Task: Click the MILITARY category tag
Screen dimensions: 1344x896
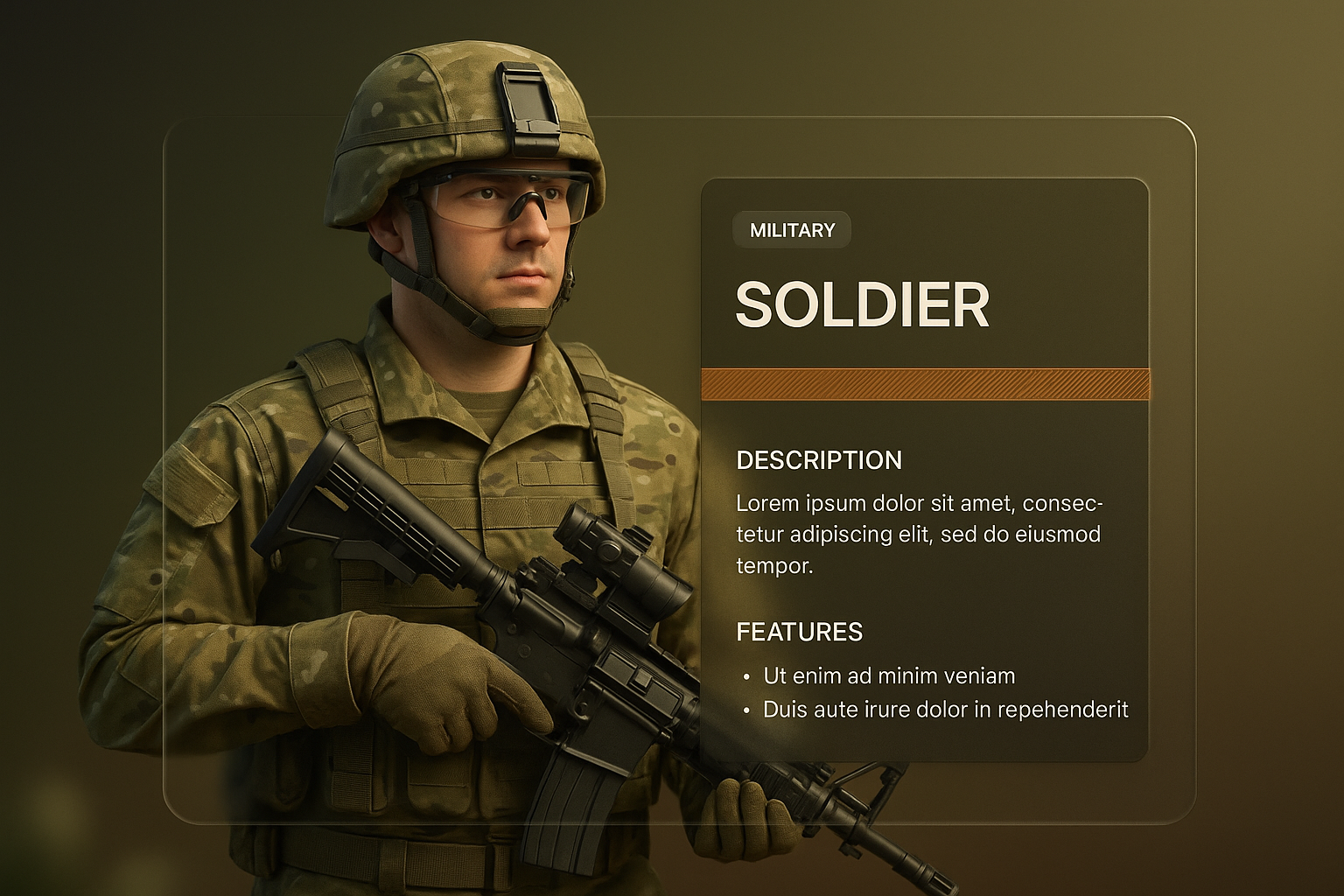Action: tap(792, 230)
